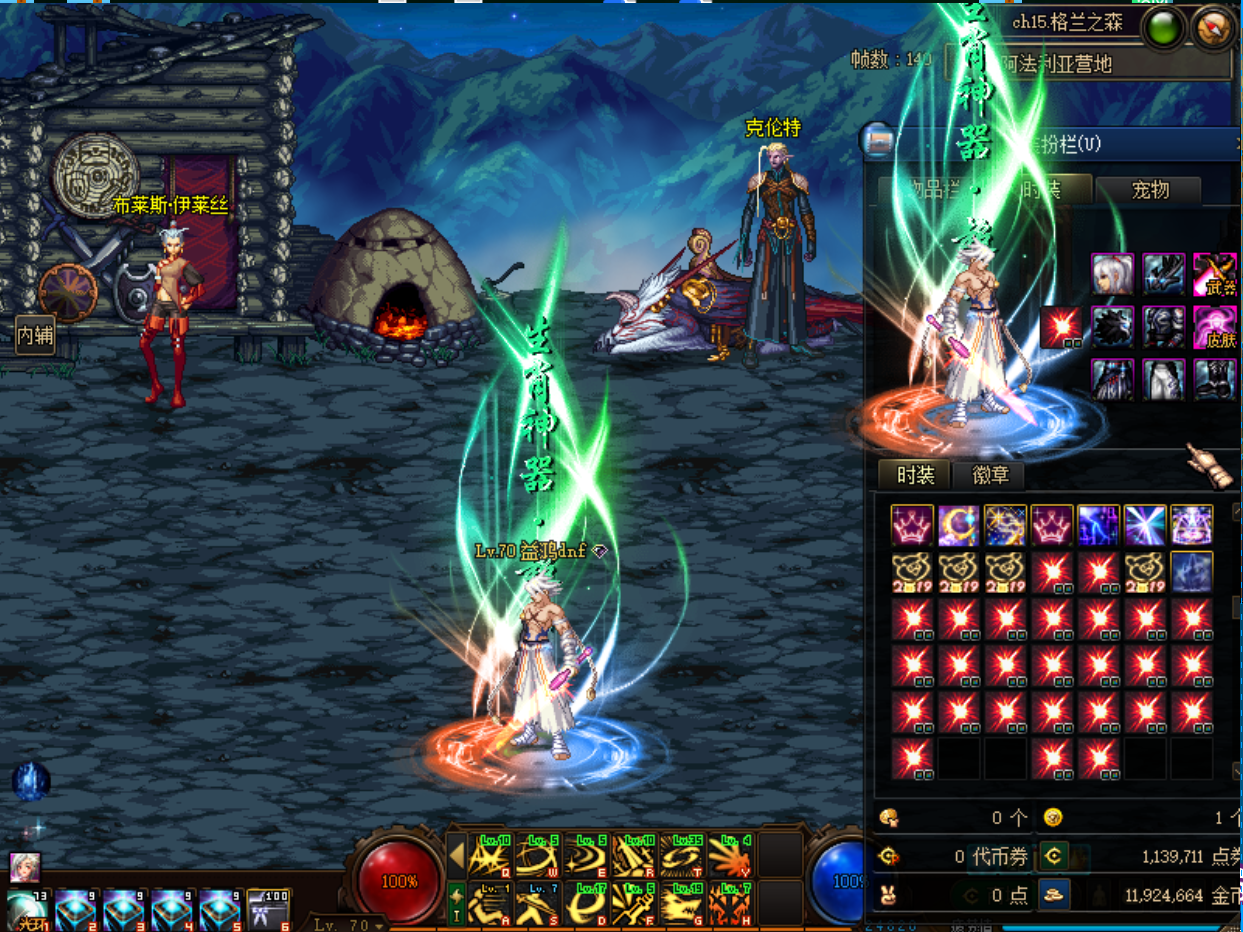Select the white-haired head avatar slot
The image size is (1243, 932).
pyautogui.click(x=1113, y=274)
